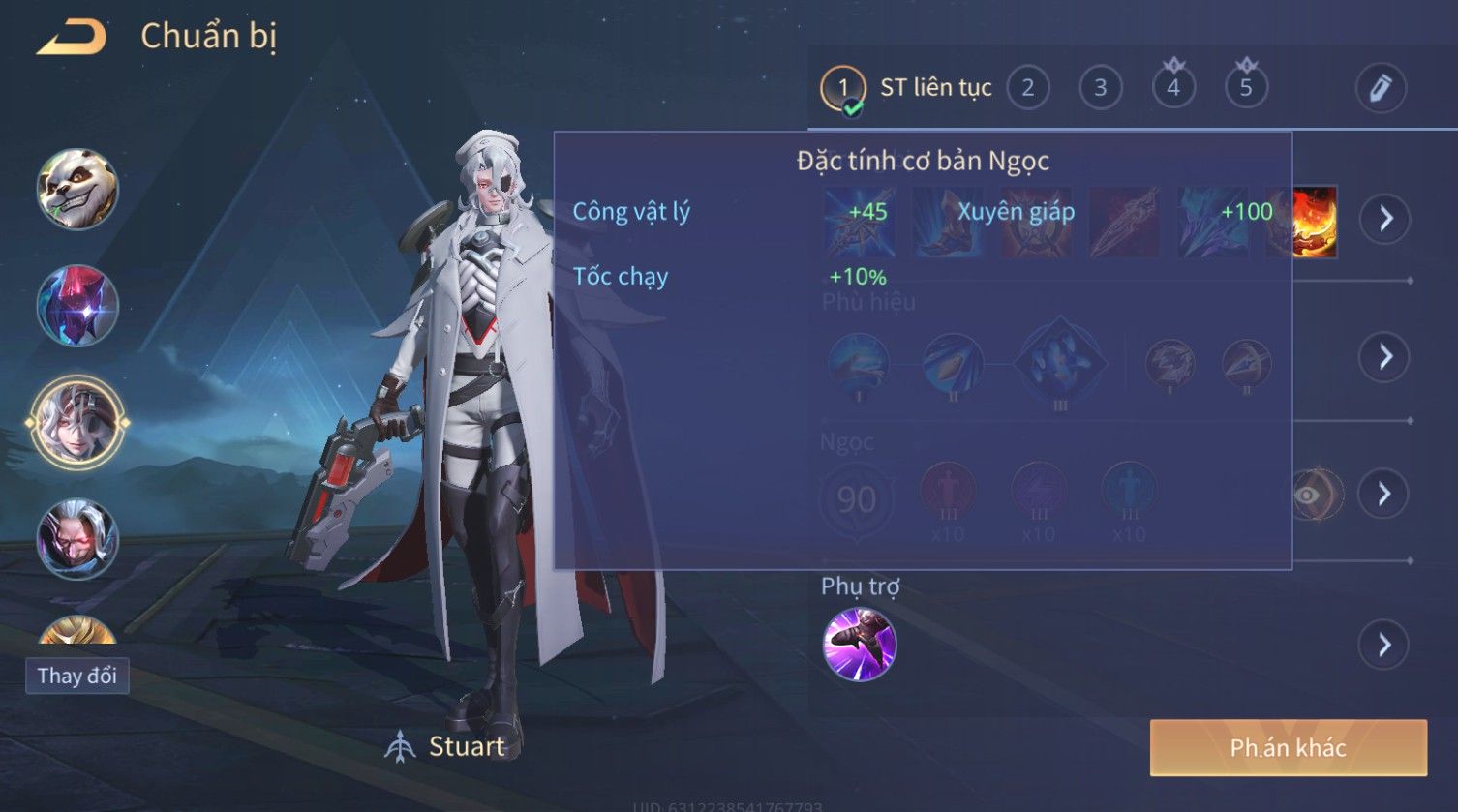Choose the dark purple masked hero portrait

[77, 306]
